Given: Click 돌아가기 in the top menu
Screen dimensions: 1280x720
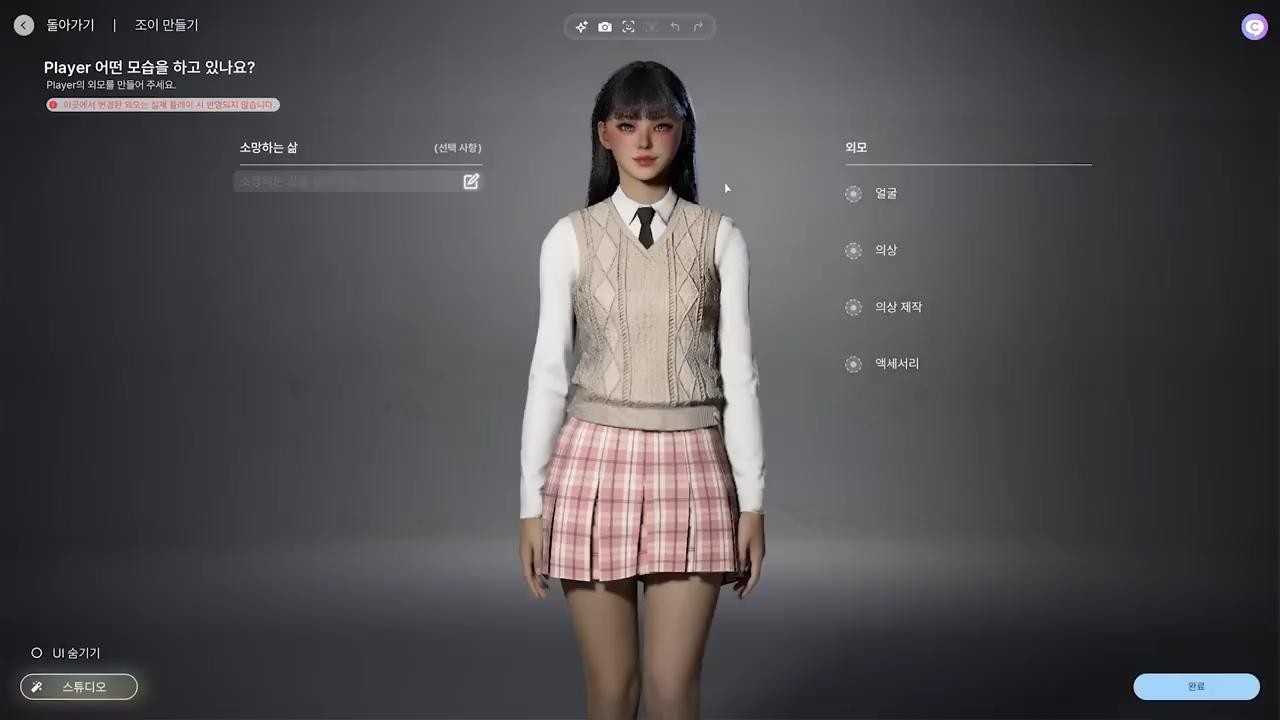Looking at the screenshot, I should pyautogui.click(x=70, y=25).
